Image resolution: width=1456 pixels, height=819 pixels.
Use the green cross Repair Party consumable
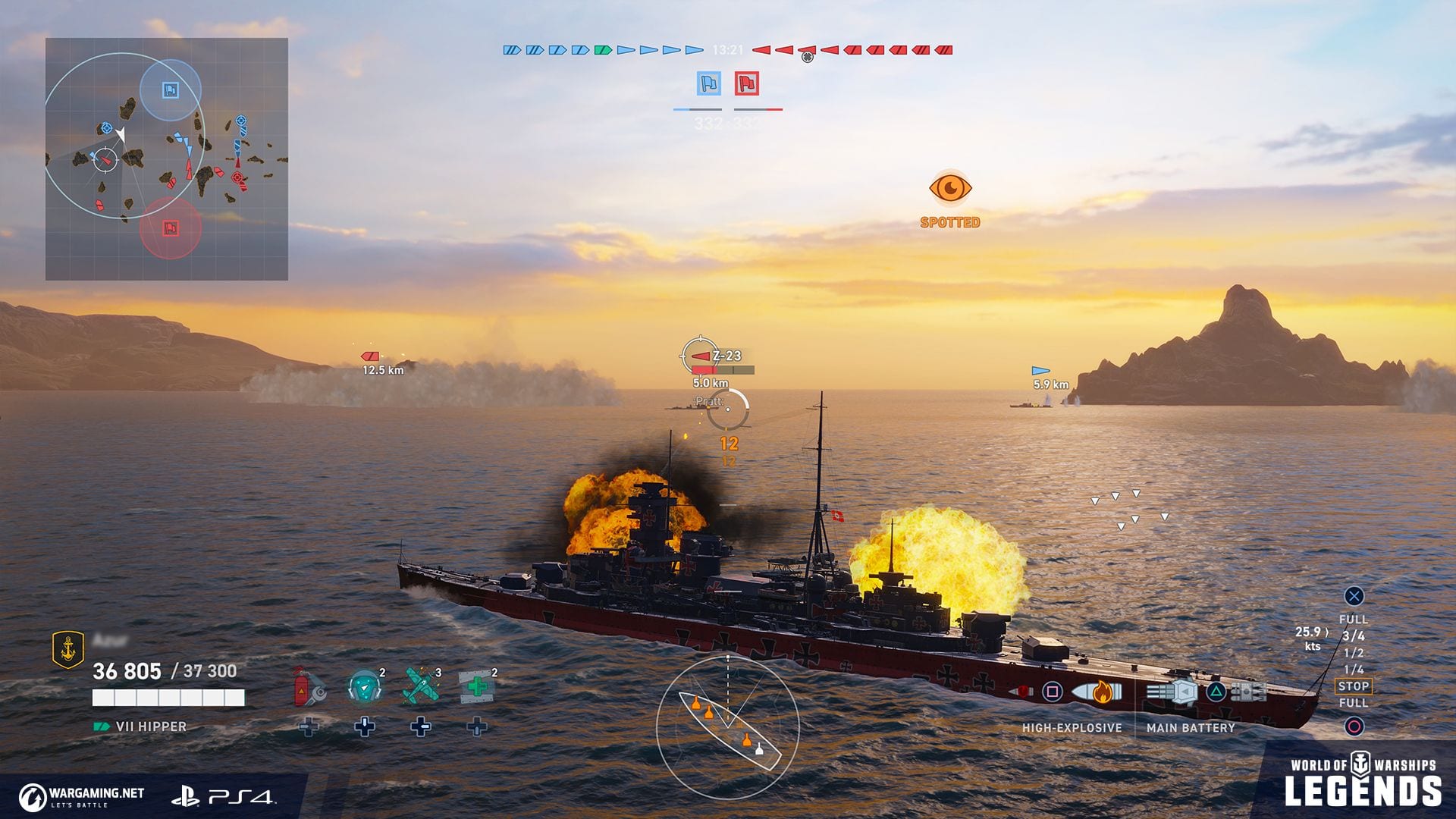click(x=477, y=686)
